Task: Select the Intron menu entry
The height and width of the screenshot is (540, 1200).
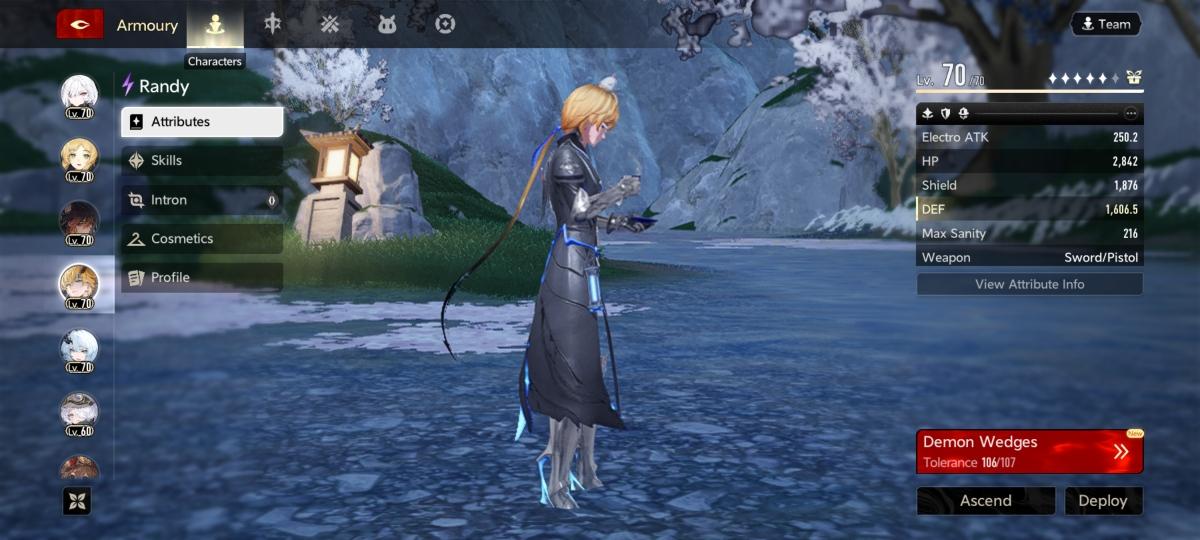Action: 202,200
